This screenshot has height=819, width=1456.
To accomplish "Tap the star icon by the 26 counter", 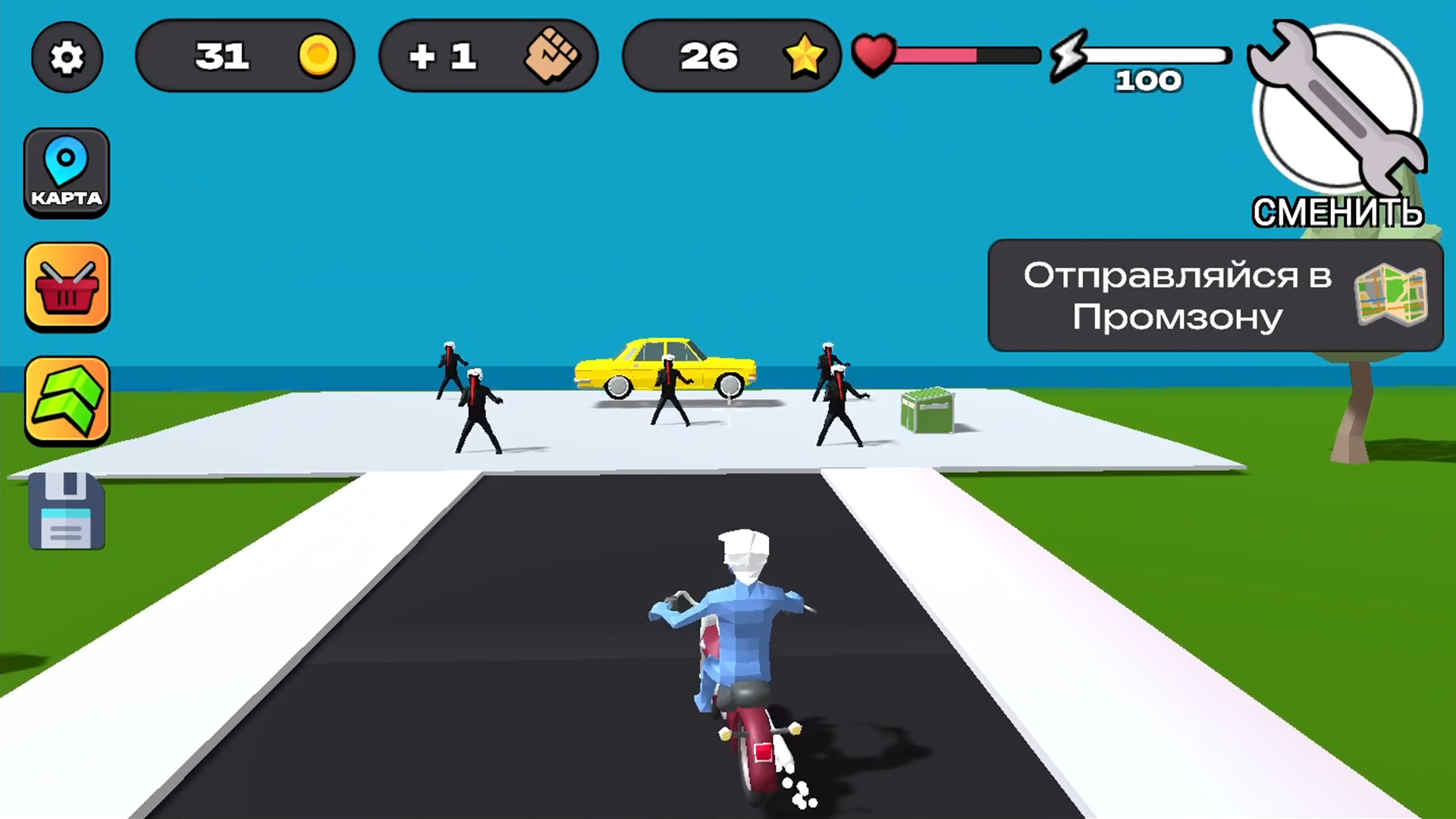I will click(x=805, y=55).
